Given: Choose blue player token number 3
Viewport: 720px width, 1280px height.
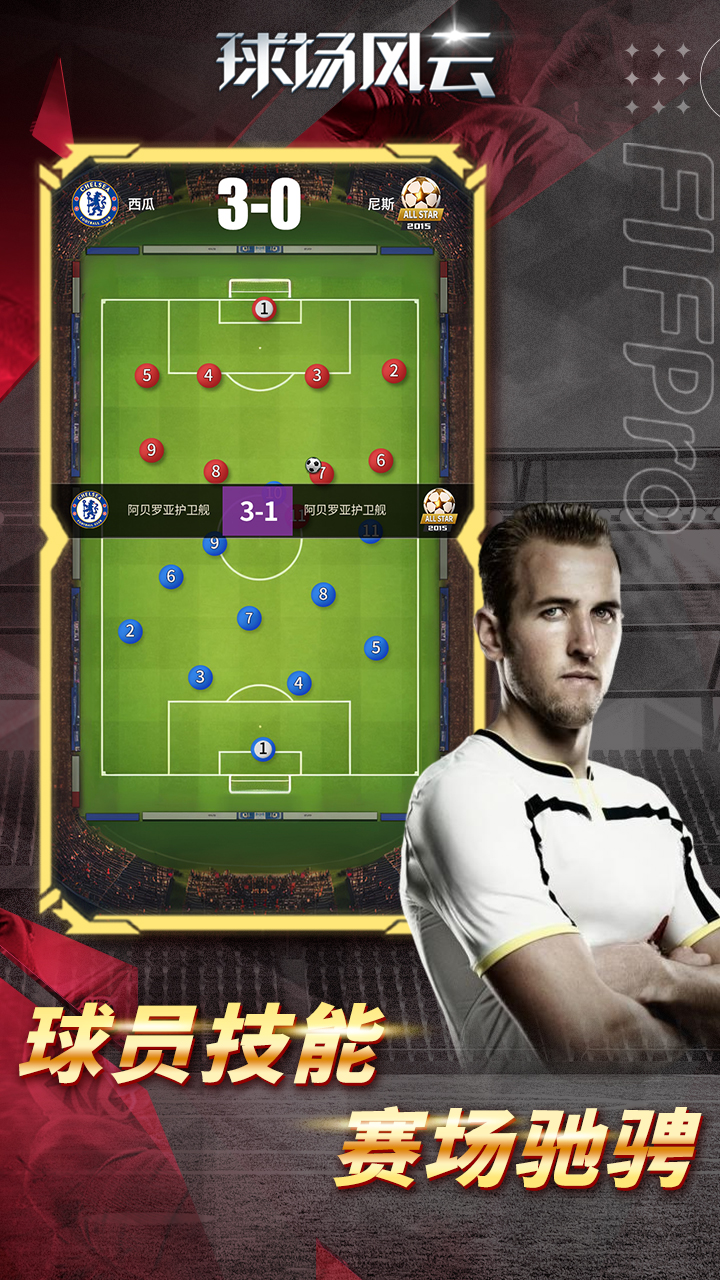Looking at the screenshot, I should click(x=200, y=677).
